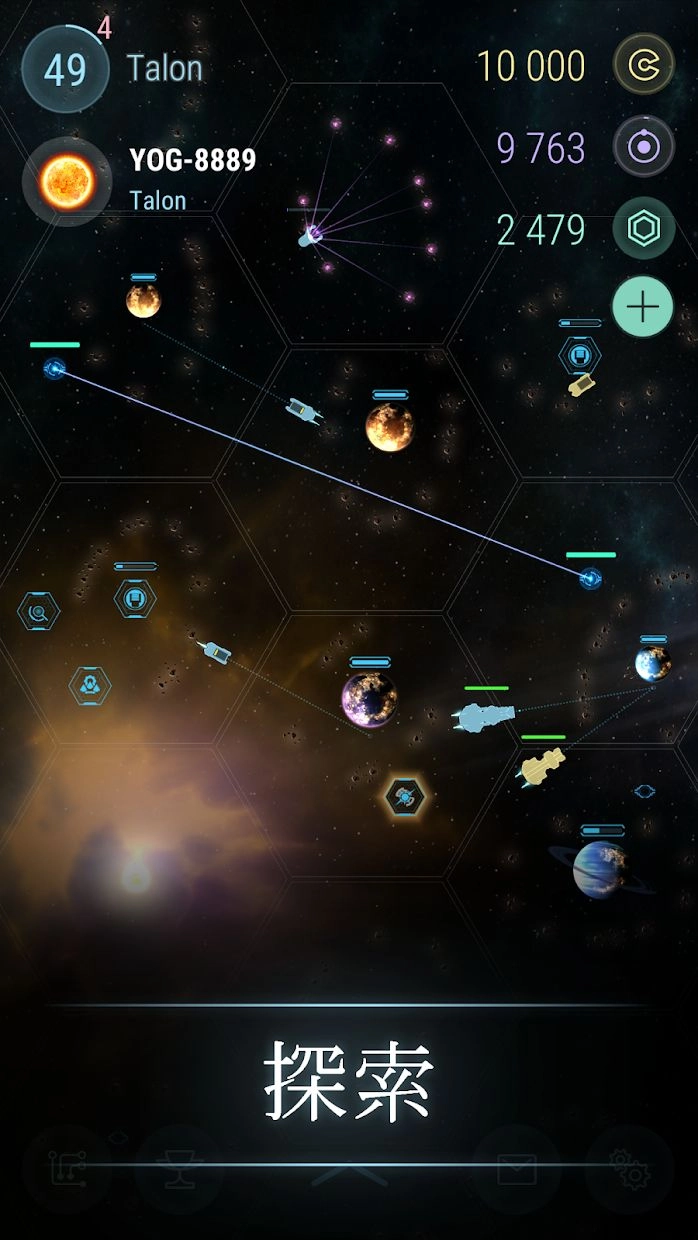Open the mail envelope inbox
698x1240 pixels.
pos(517,1169)
